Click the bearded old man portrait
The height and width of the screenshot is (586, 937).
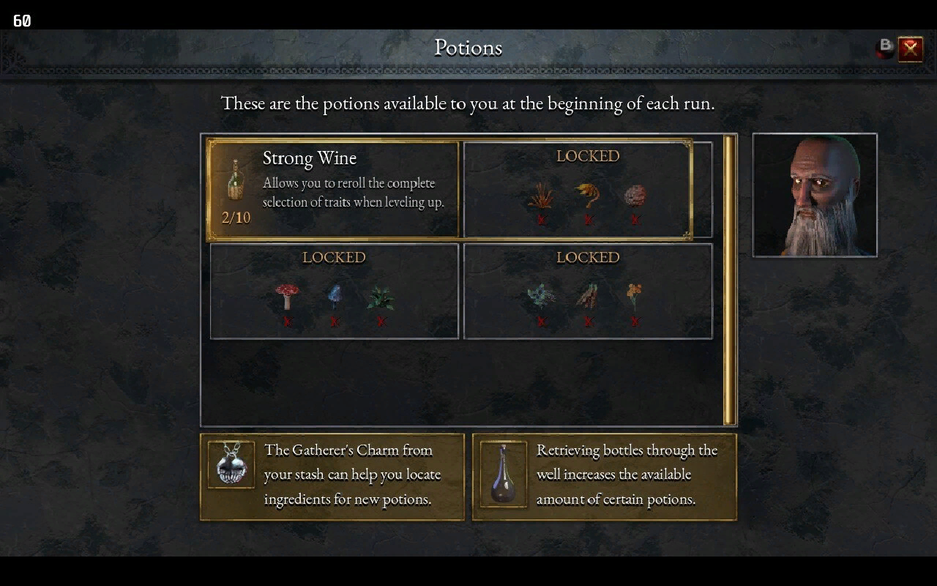[x=814, y=195]
